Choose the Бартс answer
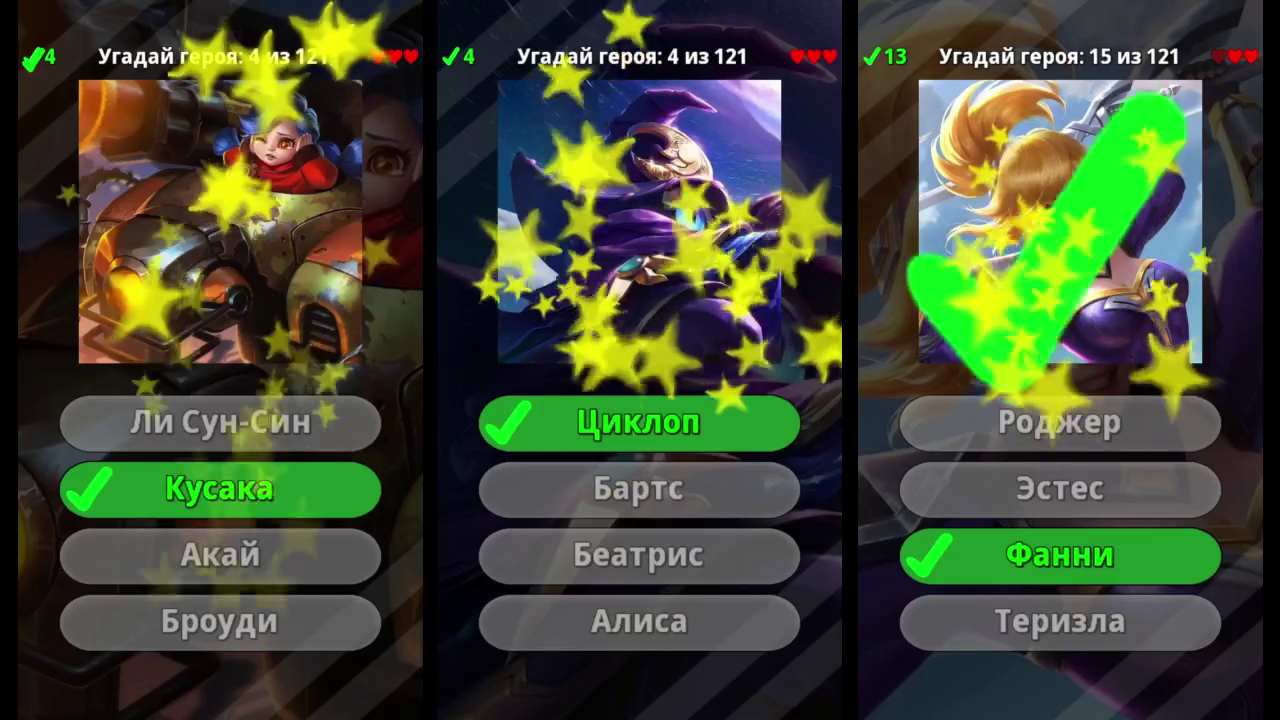 pos(639,489)
